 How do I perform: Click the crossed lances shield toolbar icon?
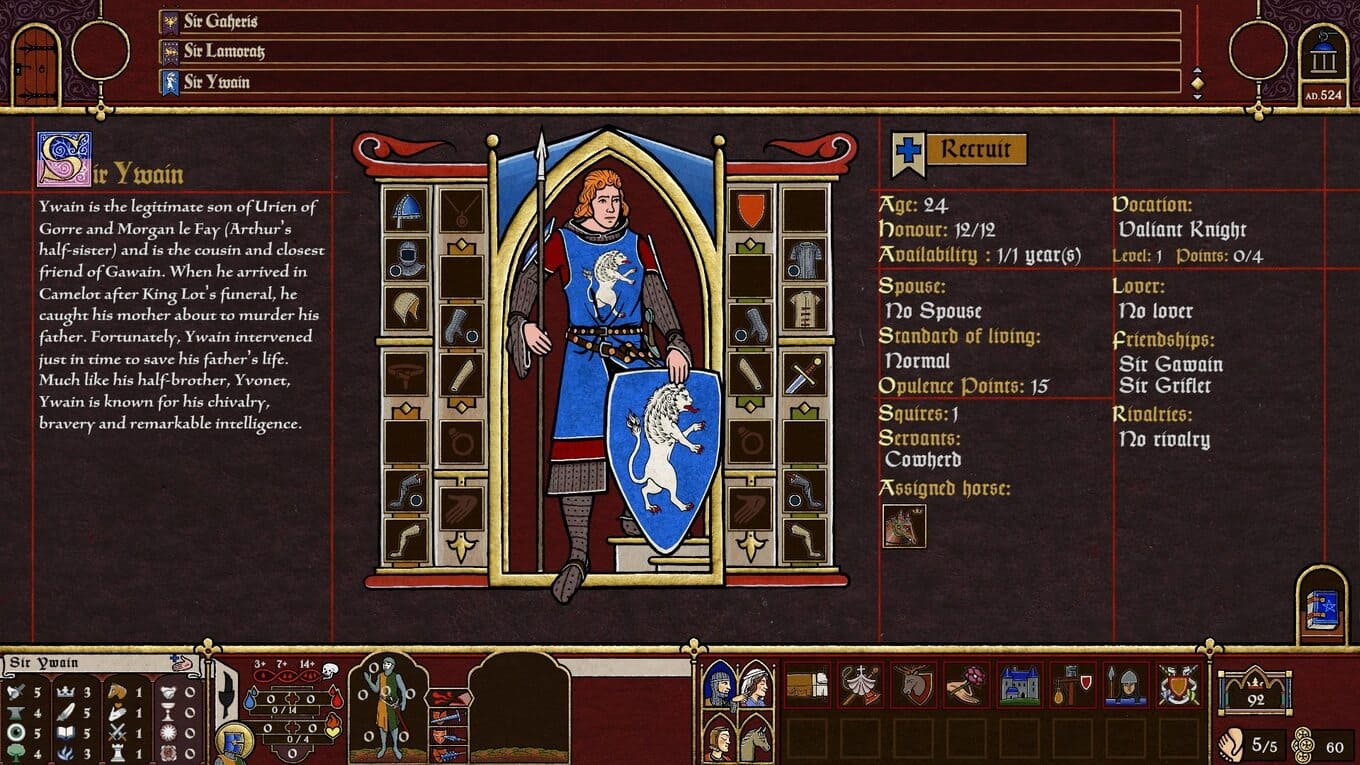pyautogui.click(x=1179, y=685)
